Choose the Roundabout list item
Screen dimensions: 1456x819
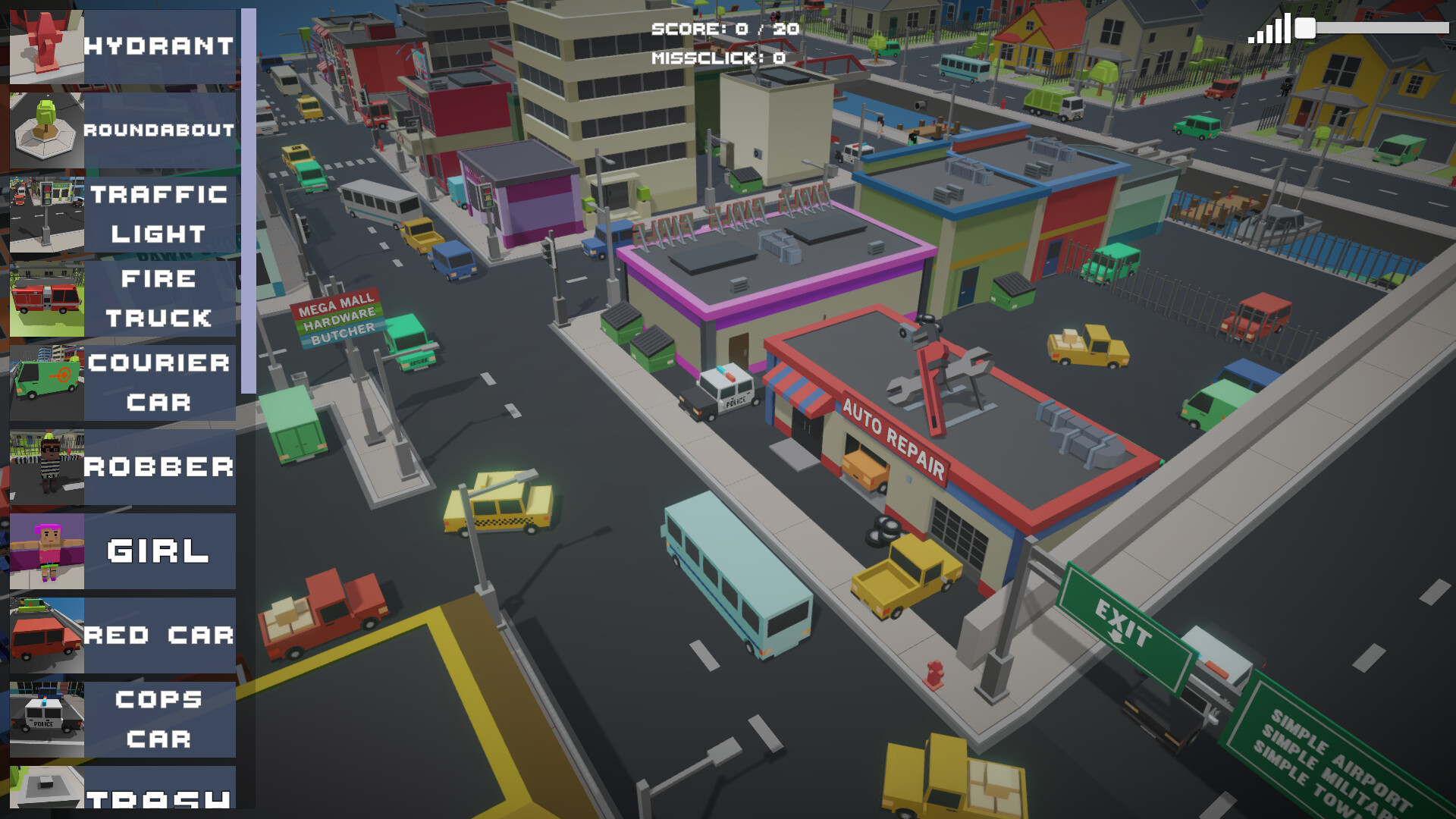click(123, 130)
